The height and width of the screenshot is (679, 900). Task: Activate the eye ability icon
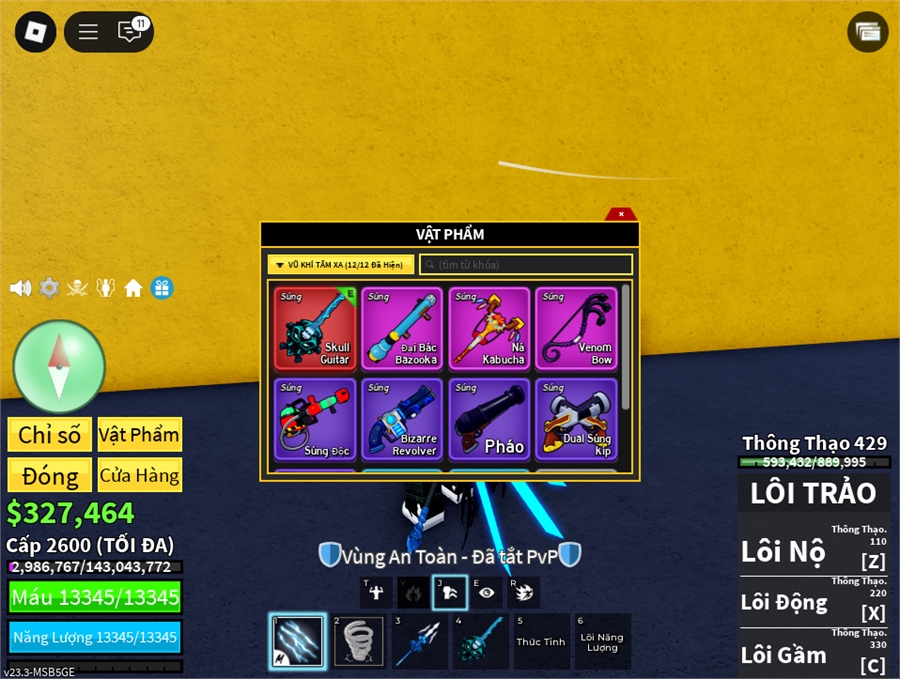pyautogui.click(x=486, y=592)
